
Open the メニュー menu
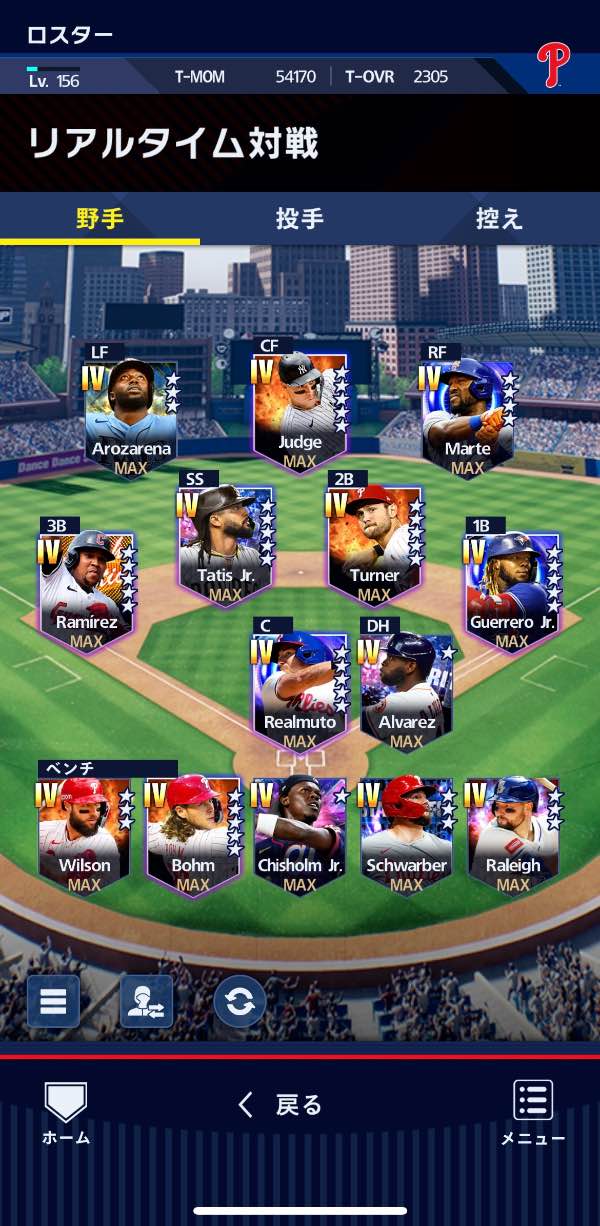click(x=533, y=1112)
